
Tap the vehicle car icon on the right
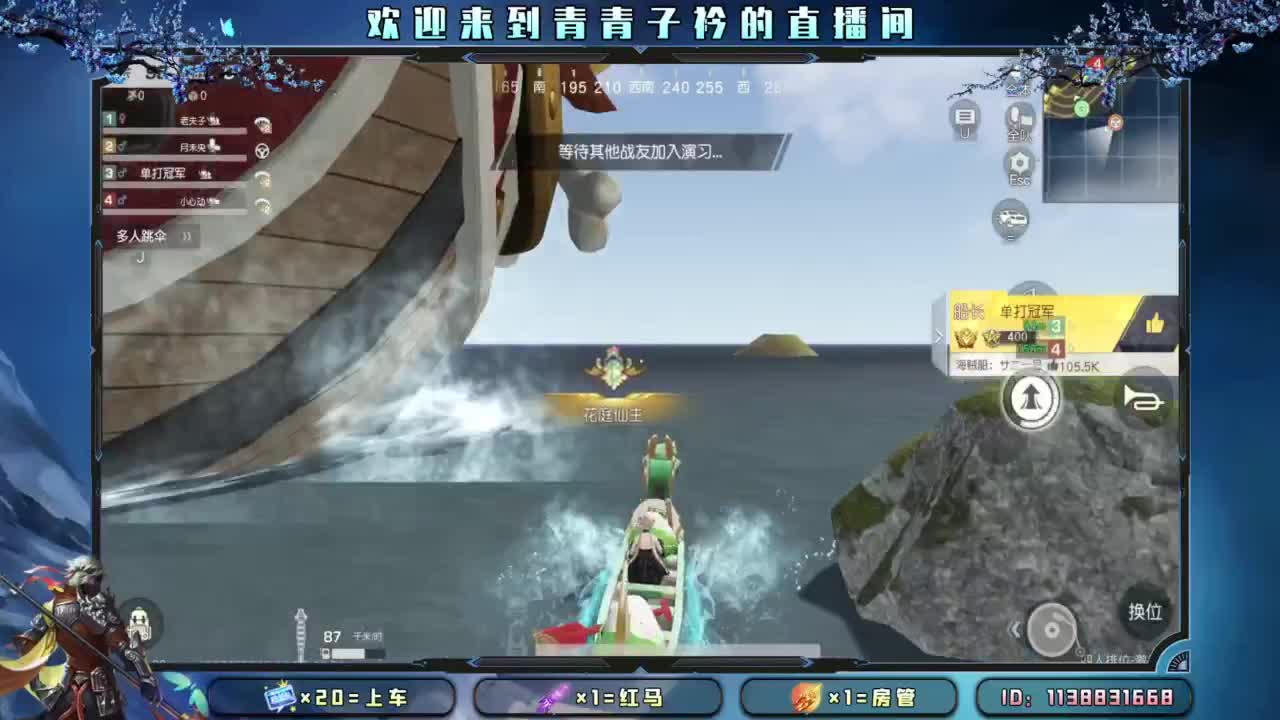coord(1010,219)
